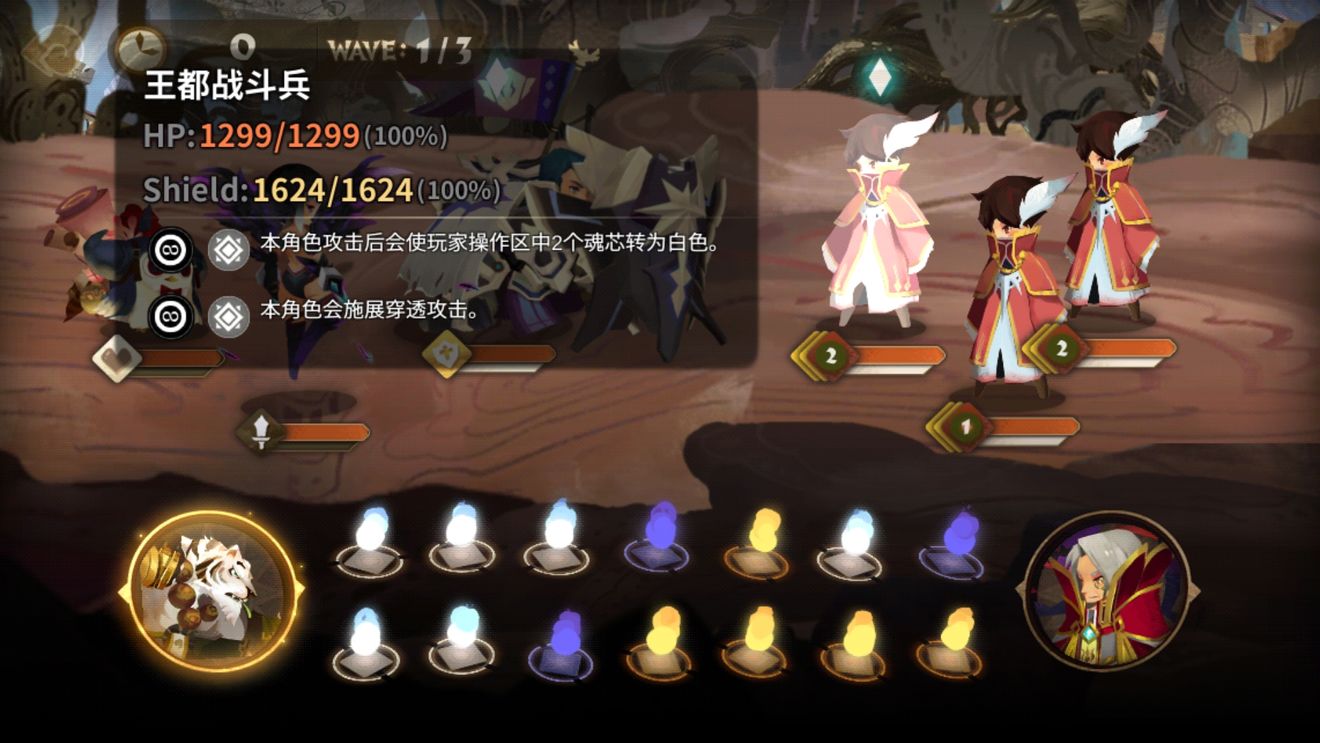
Task: Click the diamond buff icon beside first skill text
Action: coord(229,248)
